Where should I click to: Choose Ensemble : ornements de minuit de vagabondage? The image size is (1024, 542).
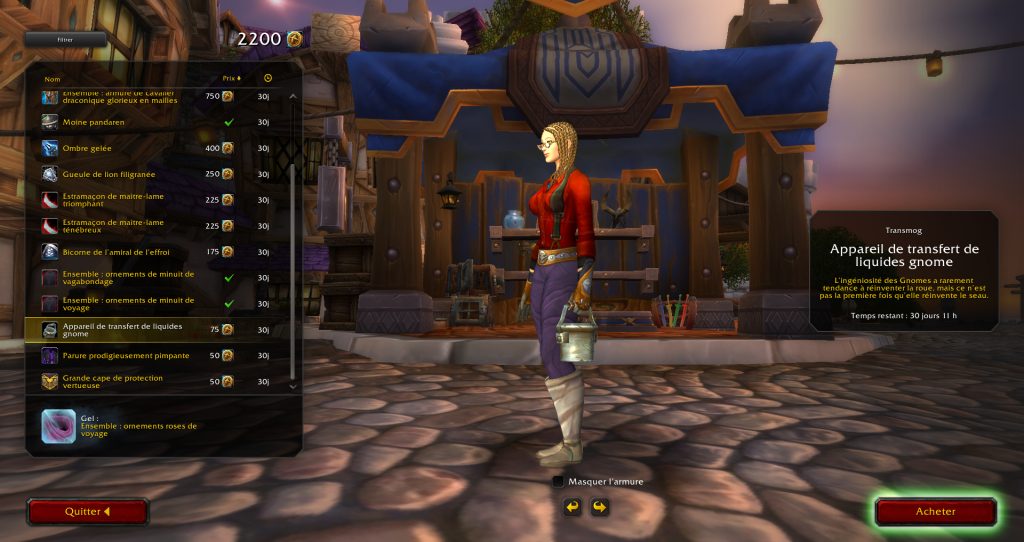150,278
